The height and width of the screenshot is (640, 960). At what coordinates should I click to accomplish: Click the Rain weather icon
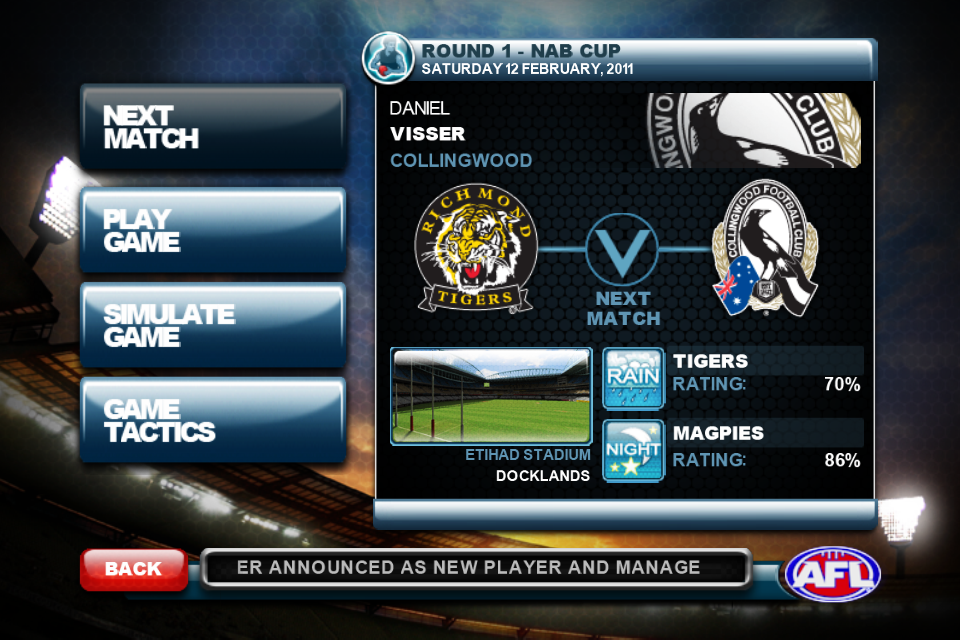coord(633,378)
